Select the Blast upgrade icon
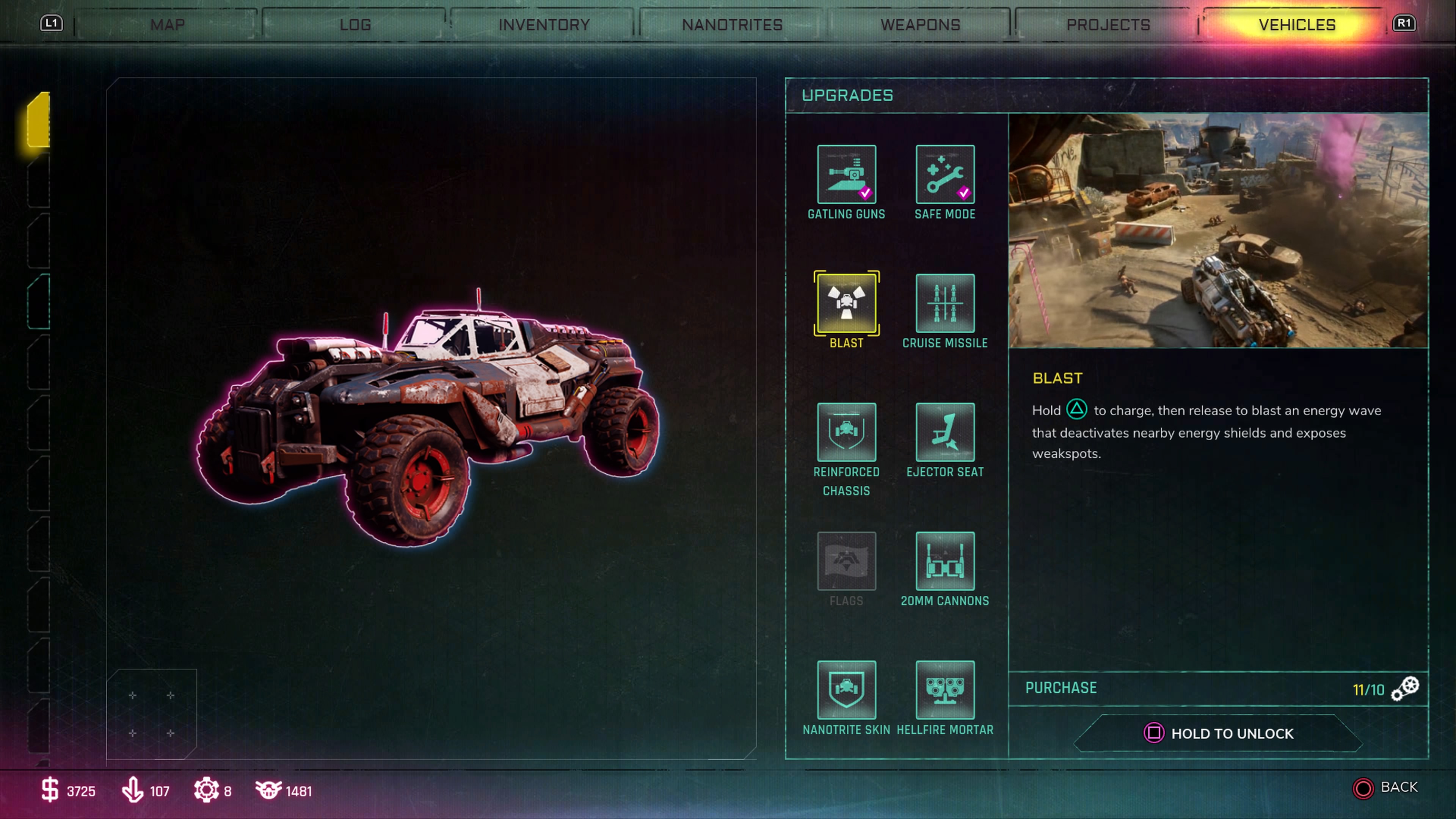Image resolution: width=1456 pixels, height=819 pixels. pyautogui.click(x=846, y=303)
